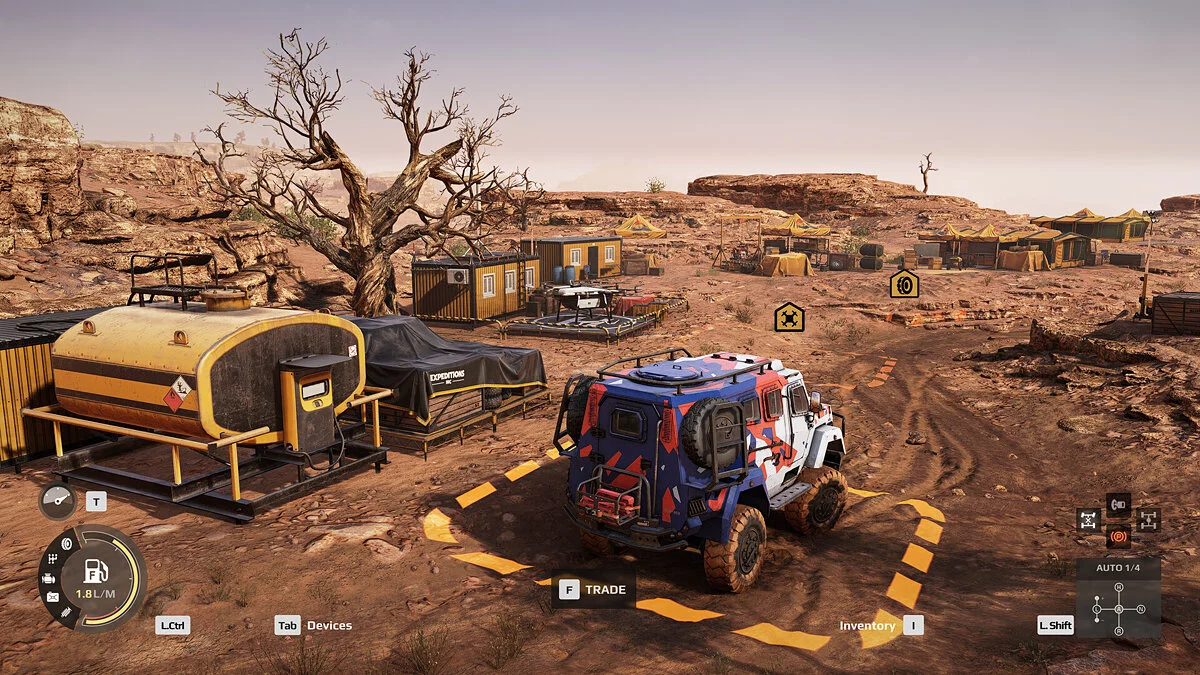1200x675 pixels.
Task: Click the fuel pump consumption gauge
Action: 96,578
